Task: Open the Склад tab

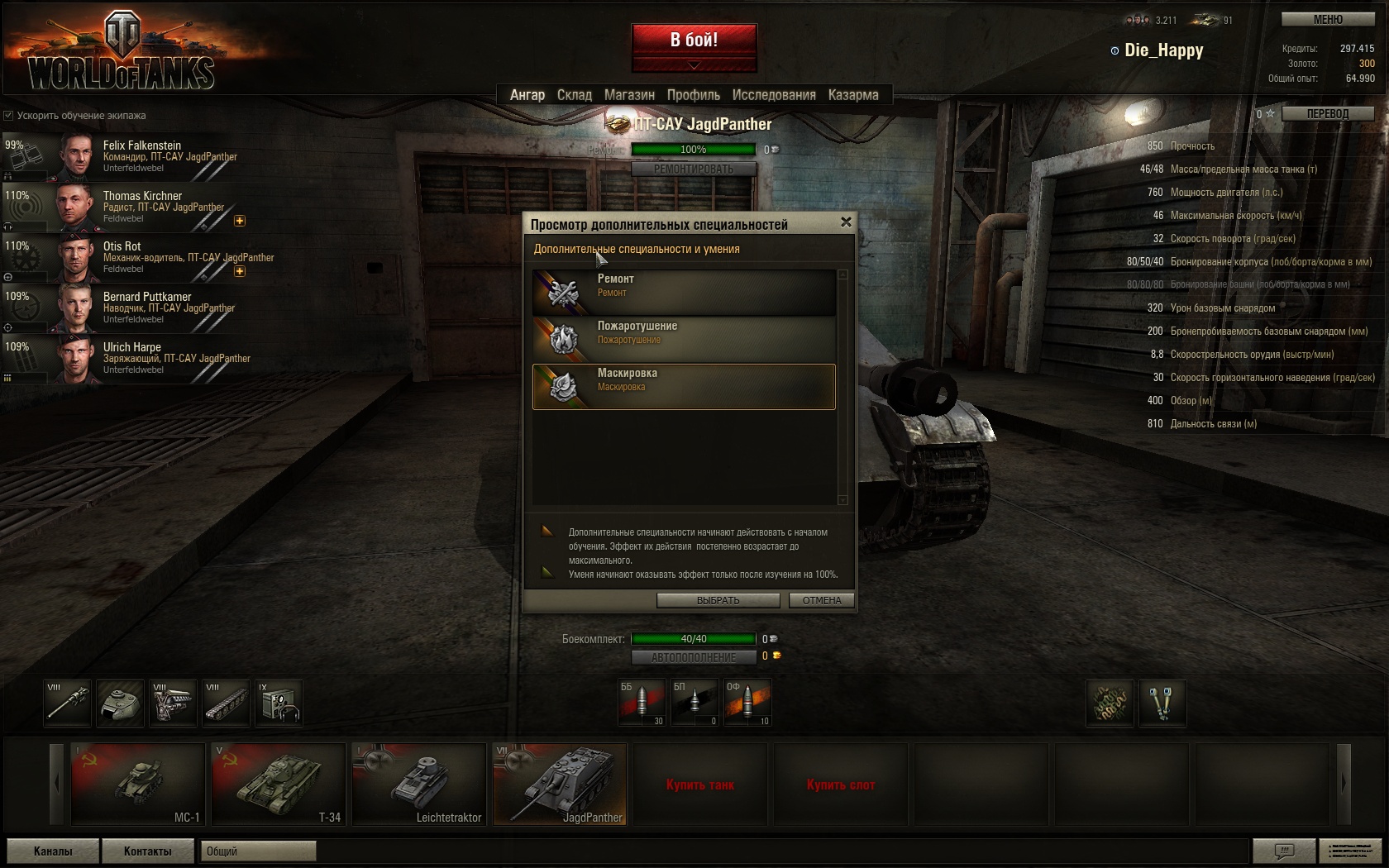Action: coord(574,95)
